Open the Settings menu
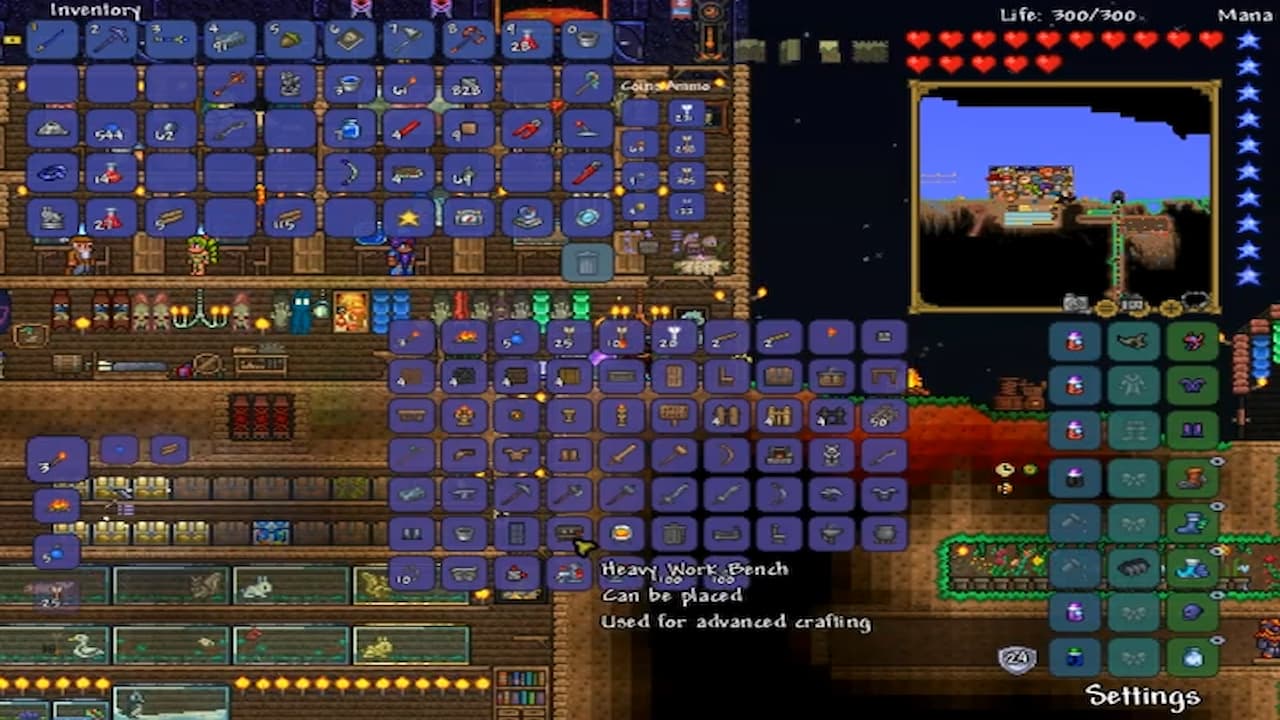 click(x=1142, y=694)
